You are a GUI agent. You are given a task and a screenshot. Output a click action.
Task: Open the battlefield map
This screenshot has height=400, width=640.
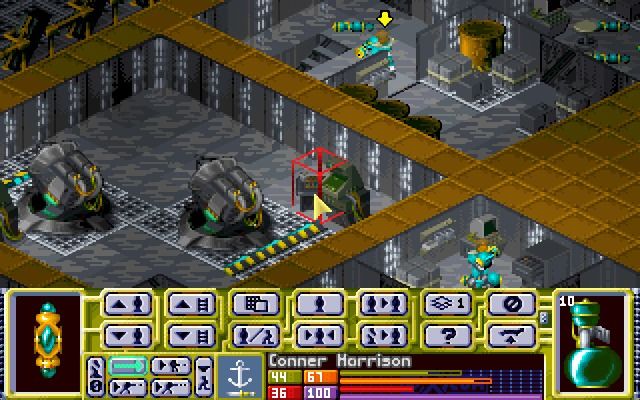pyautogui.click(x=255, y=304)
